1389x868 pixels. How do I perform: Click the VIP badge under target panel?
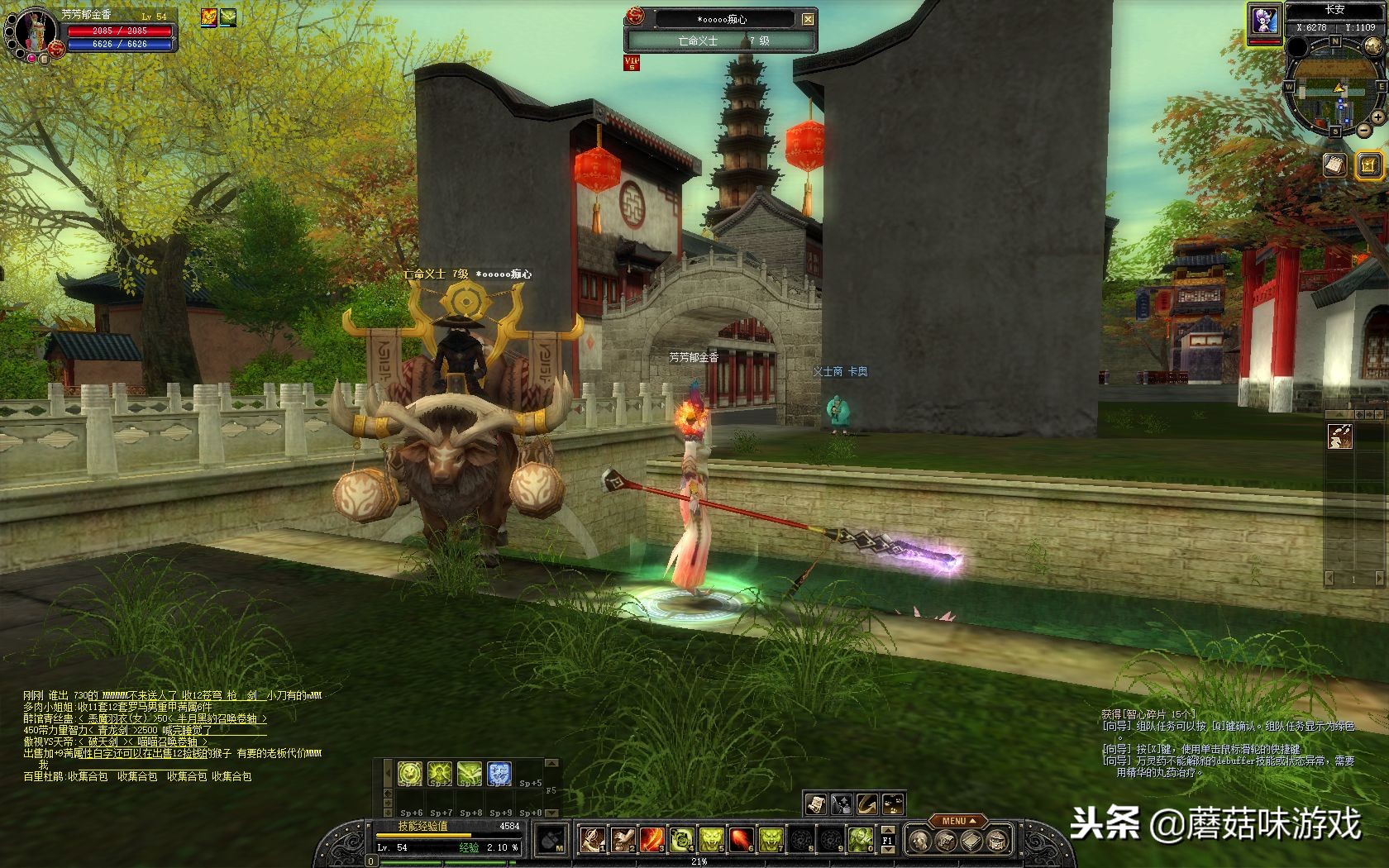point(632,63)
